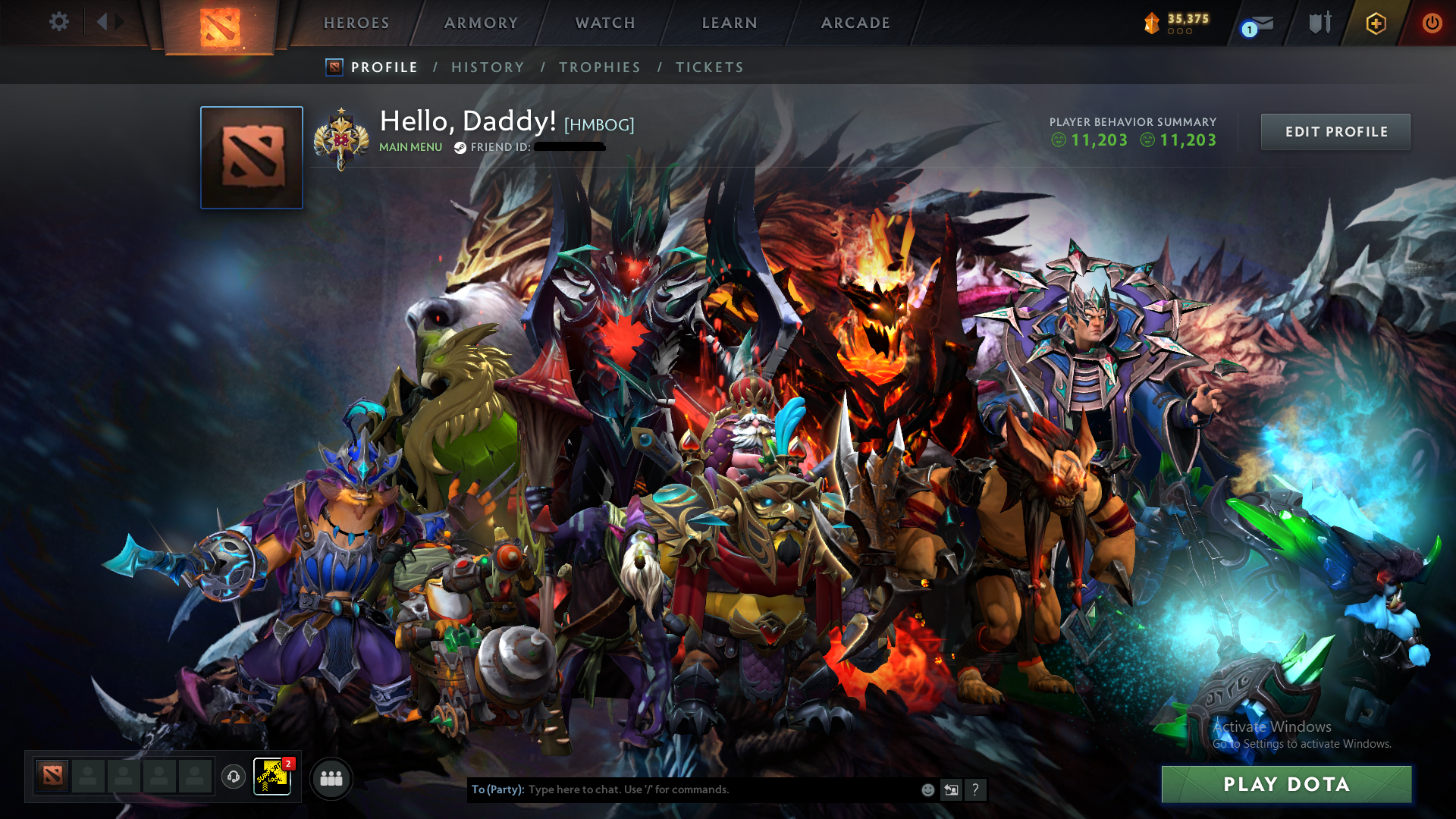The width and height of the screenshot is (1456, 819).
Task: Click the EDIT PROFILE button
Action: pyautogui.click(x=1335, y=131)
